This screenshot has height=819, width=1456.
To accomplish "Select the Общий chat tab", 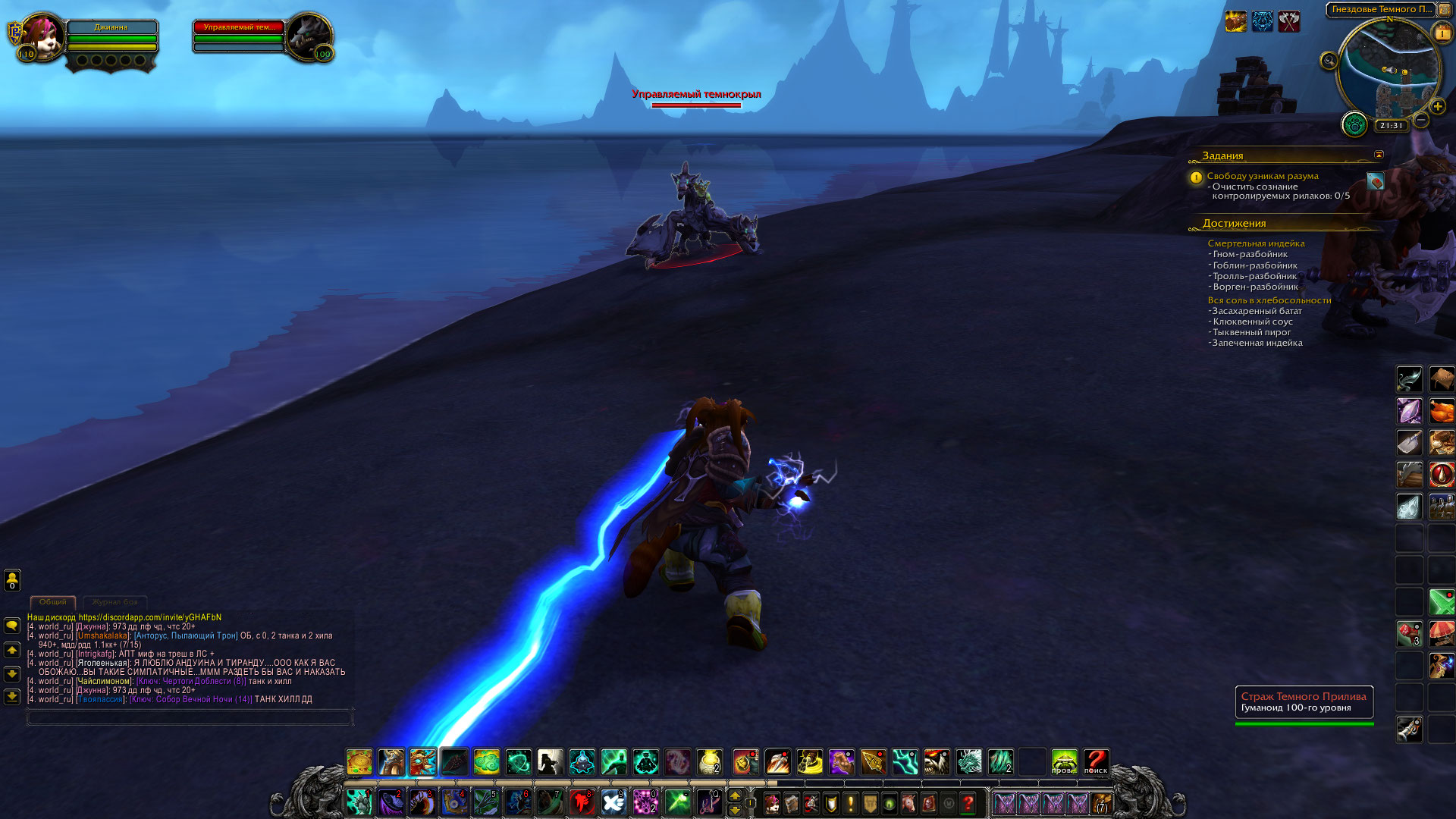I will click(53, 602).
